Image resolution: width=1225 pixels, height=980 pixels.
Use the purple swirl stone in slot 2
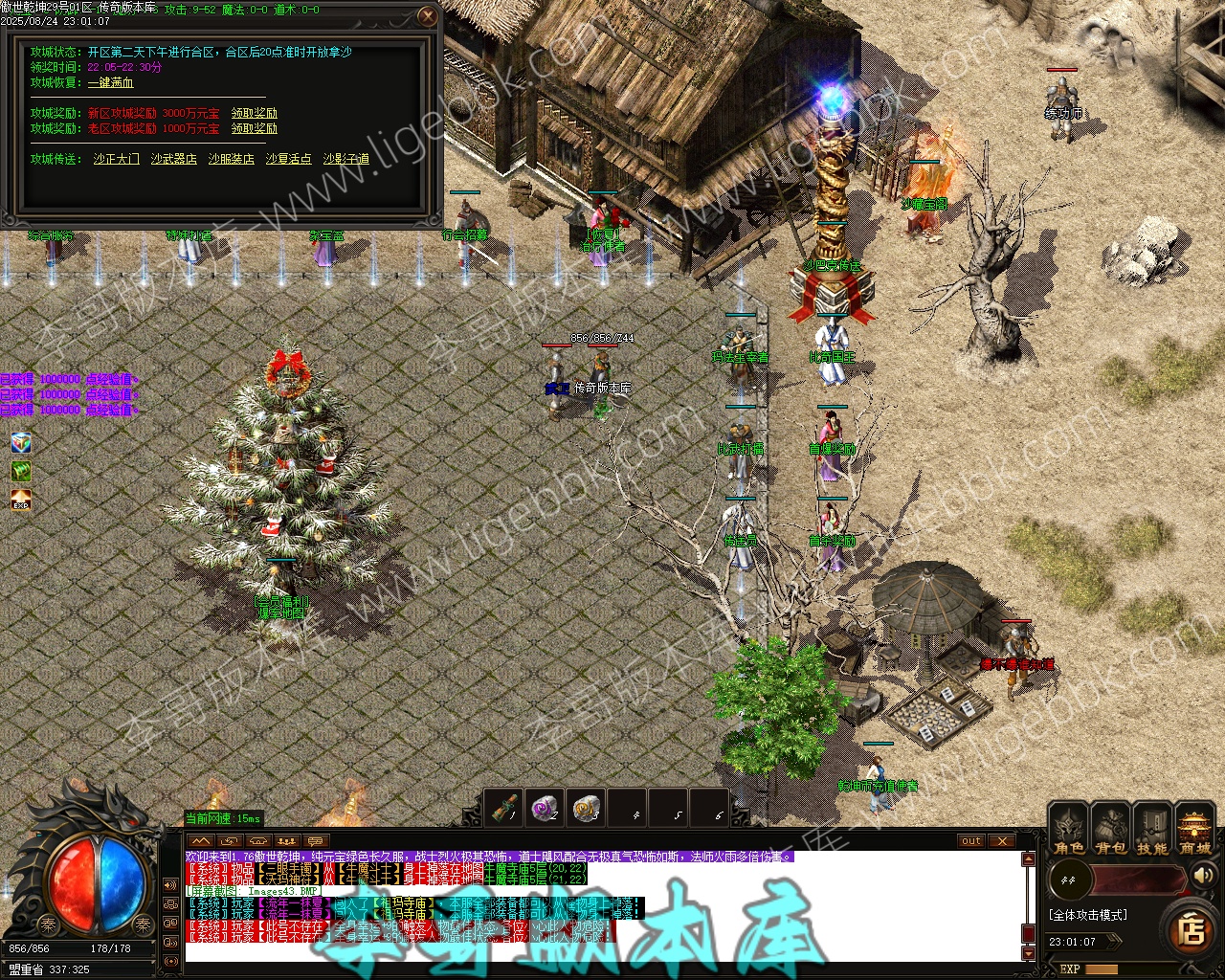[546, 808]
